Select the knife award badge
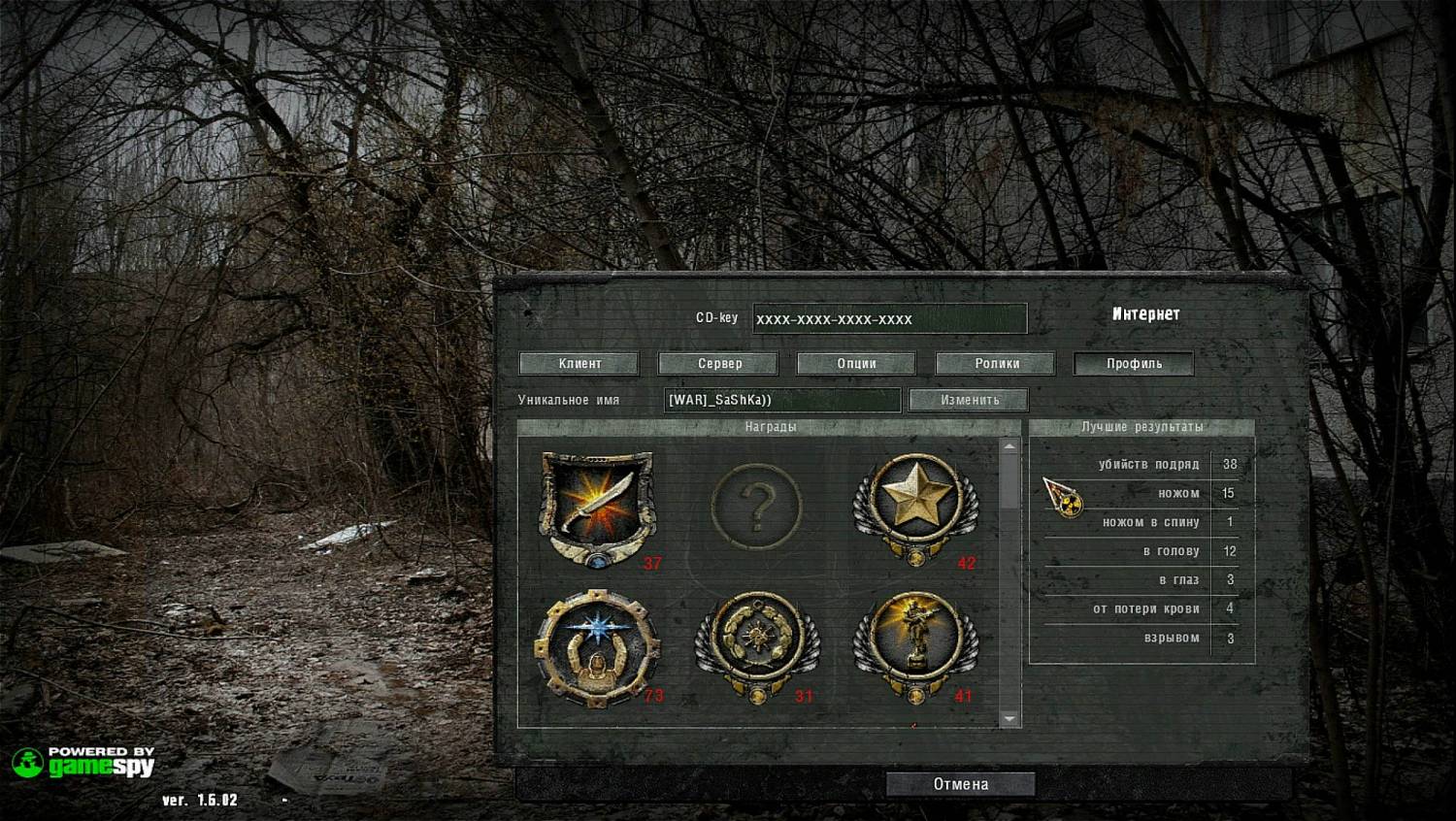Viewport: 1456px width, 821px height. (x=597, y=508)
